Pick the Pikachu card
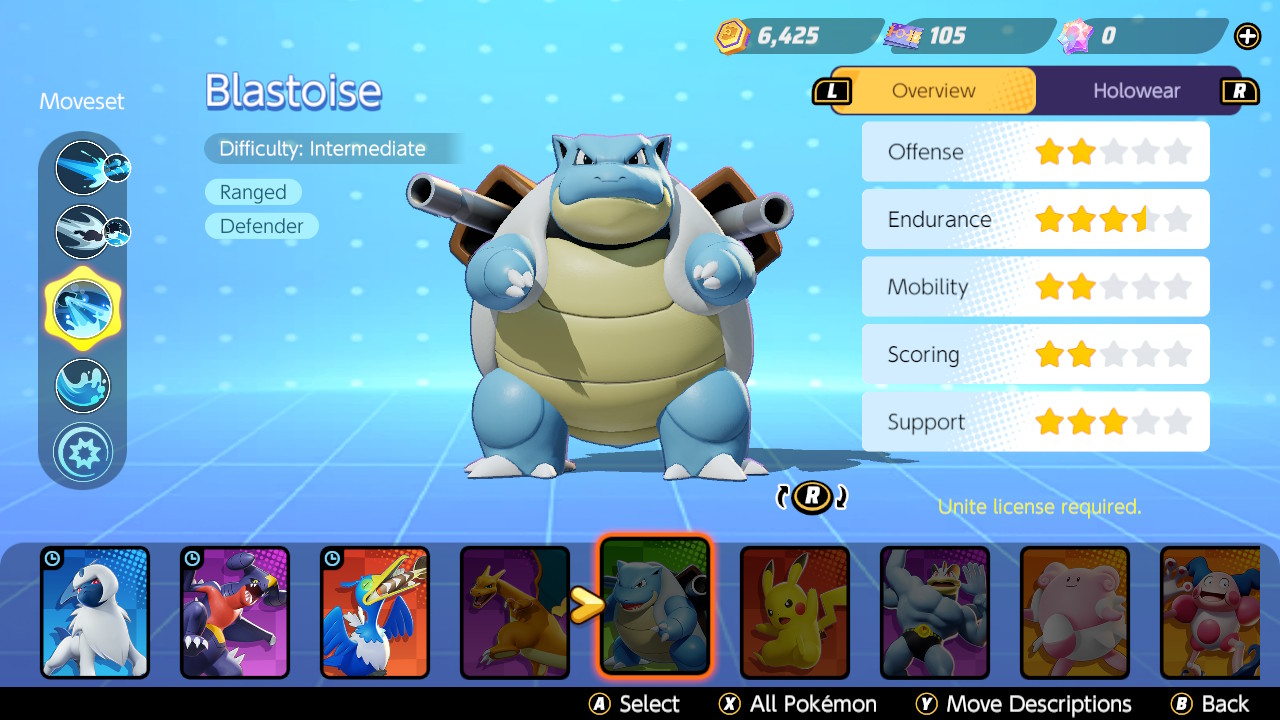Screen dimensions: 1280x720 point(794,611)
